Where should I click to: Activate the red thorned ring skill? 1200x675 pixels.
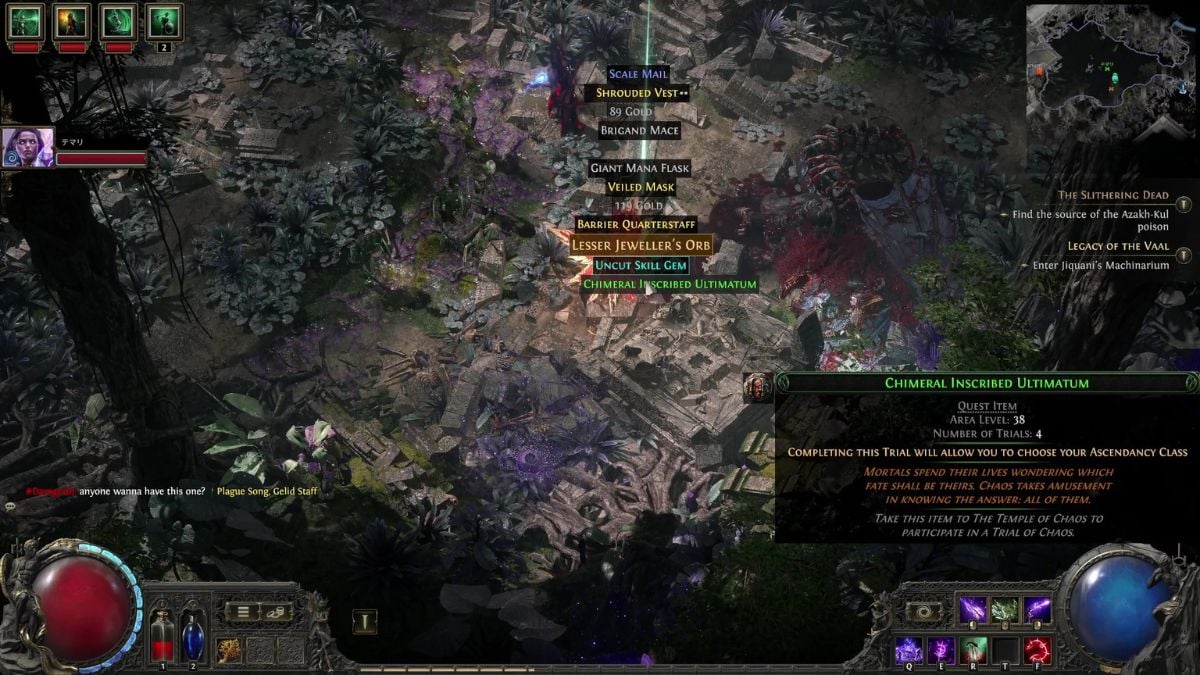click(x=1037, y=649)
